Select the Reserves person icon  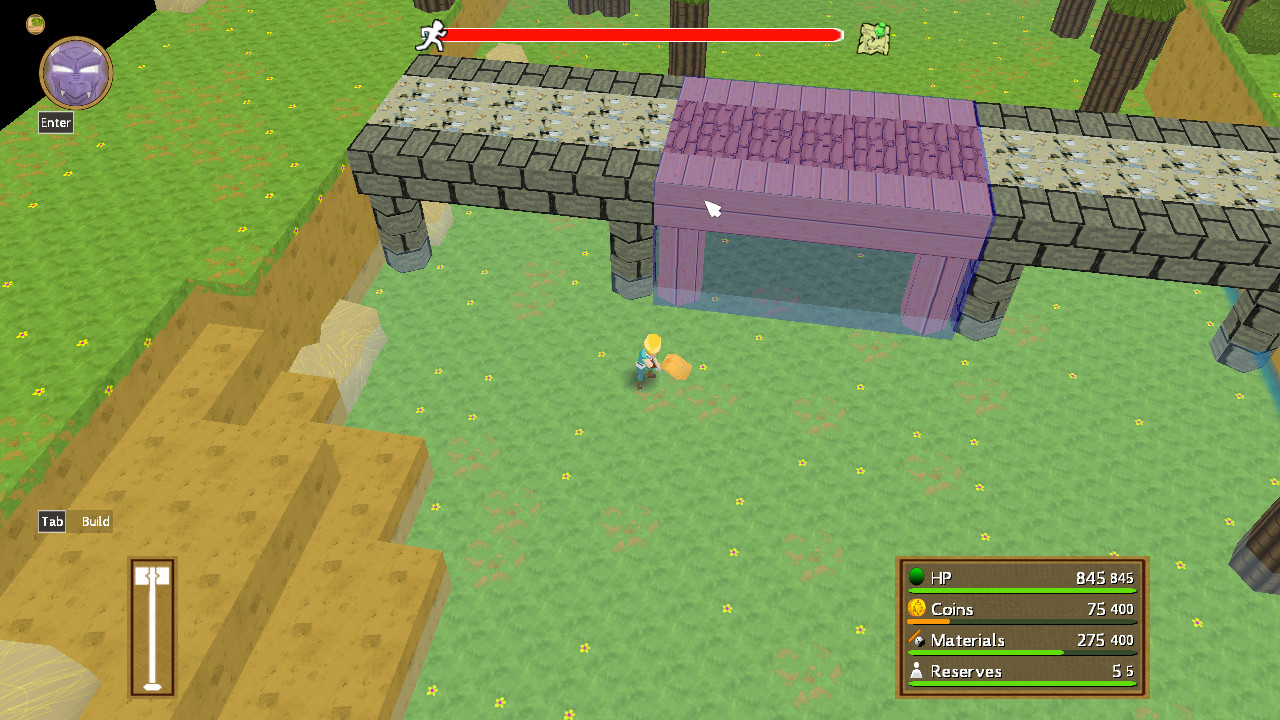(x=918, y=671)
